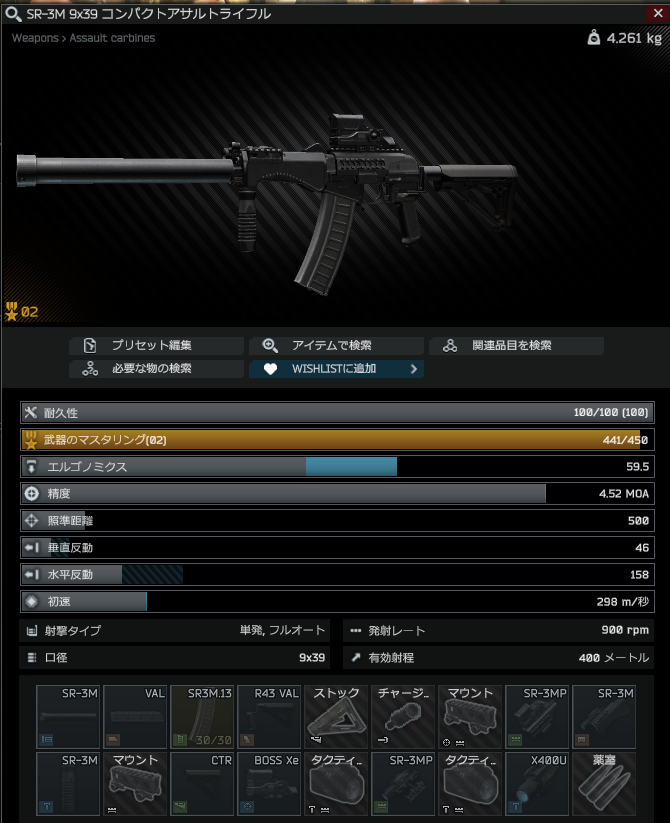This screenshot has height=823, width=670.
Task: Click the Weapons breadcrumb link
Action: coord(35,38)
